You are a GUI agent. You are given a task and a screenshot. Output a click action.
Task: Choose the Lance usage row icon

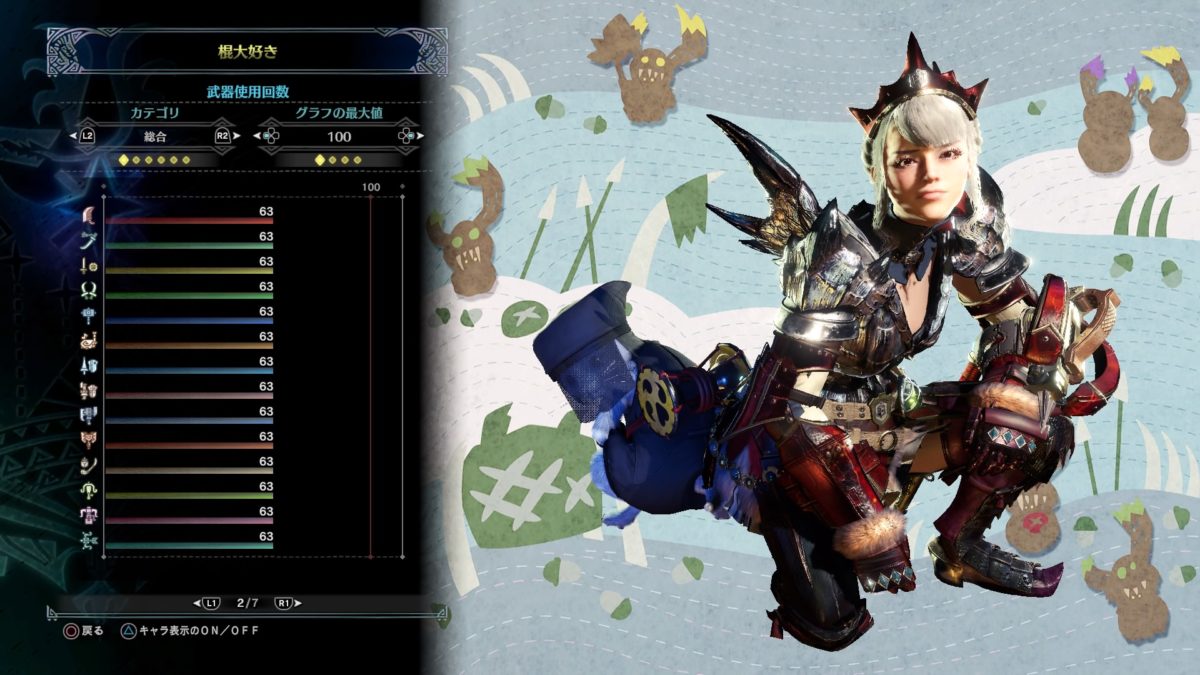coord(89,365)
